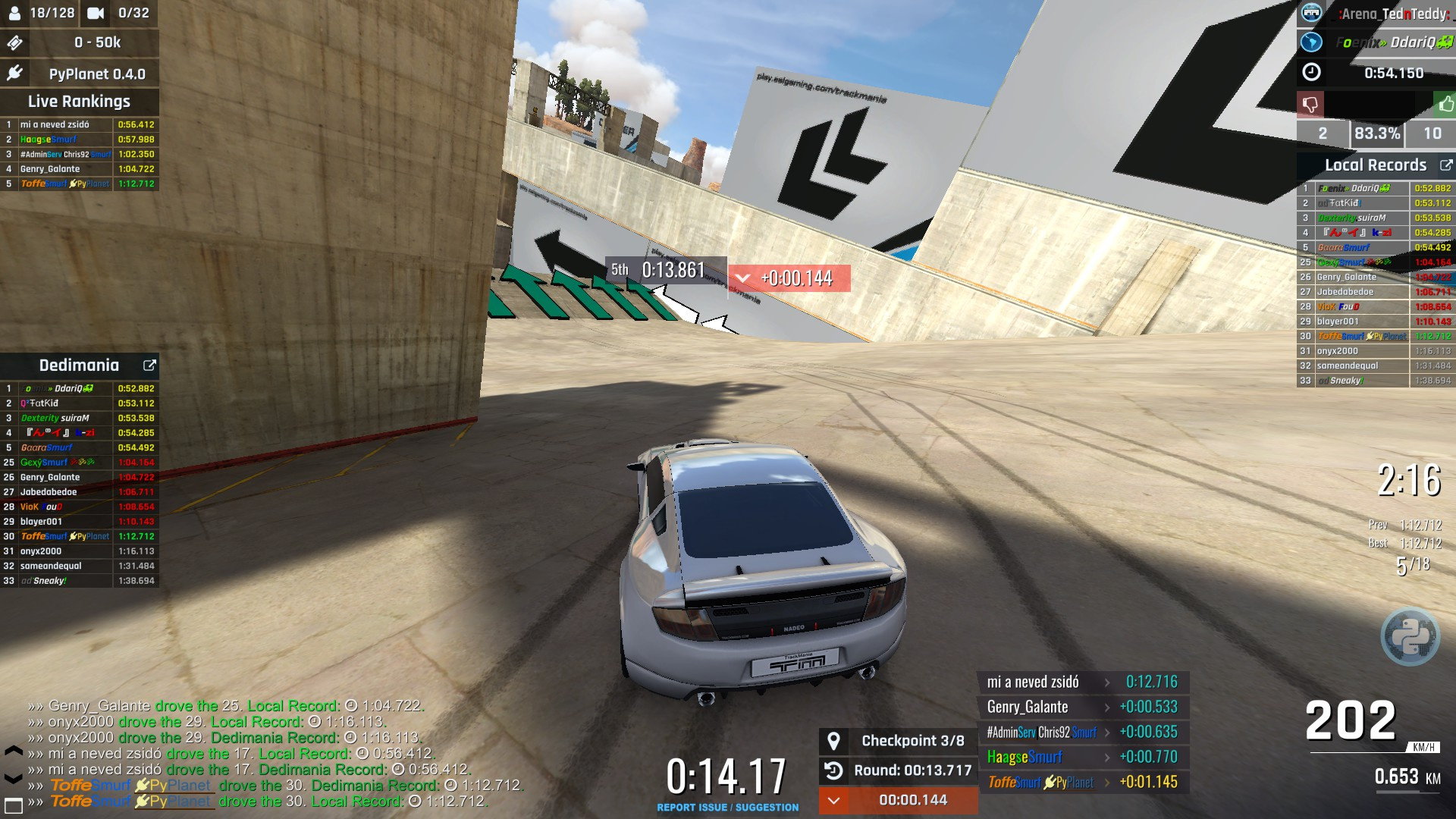Open the full Local Records list
This screenshot has width=1456, height=819.
pos(1446,165)
